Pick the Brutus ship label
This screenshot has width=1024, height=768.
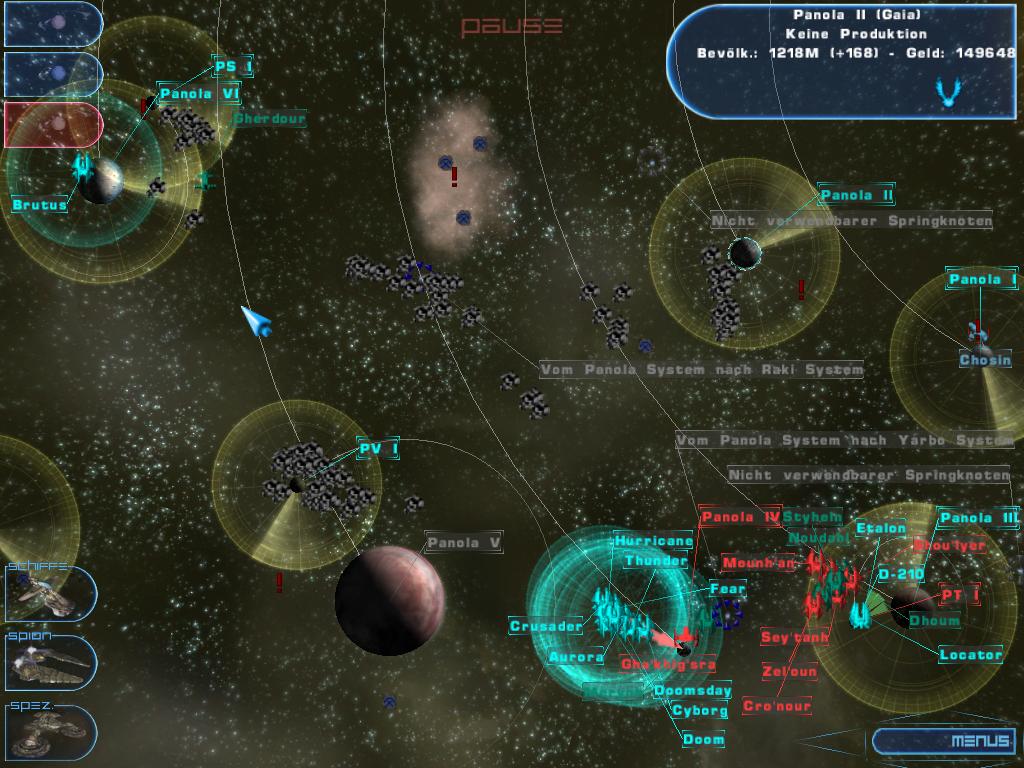40,205
